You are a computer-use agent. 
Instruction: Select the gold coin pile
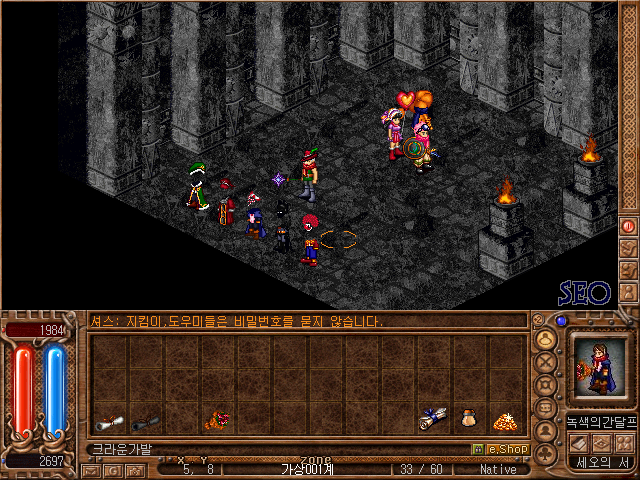click(504, 420)
